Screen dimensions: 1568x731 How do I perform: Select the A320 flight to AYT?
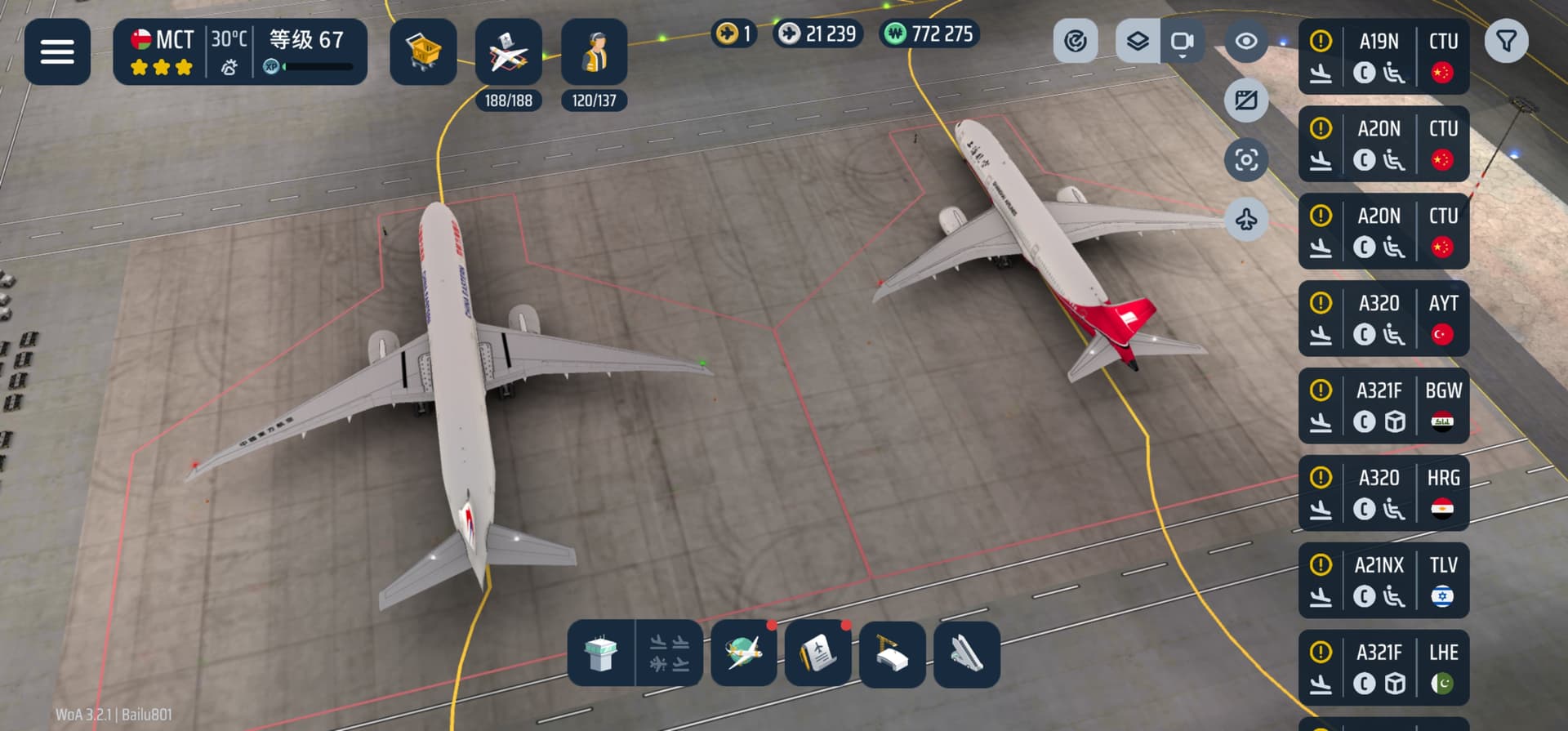1383,319
